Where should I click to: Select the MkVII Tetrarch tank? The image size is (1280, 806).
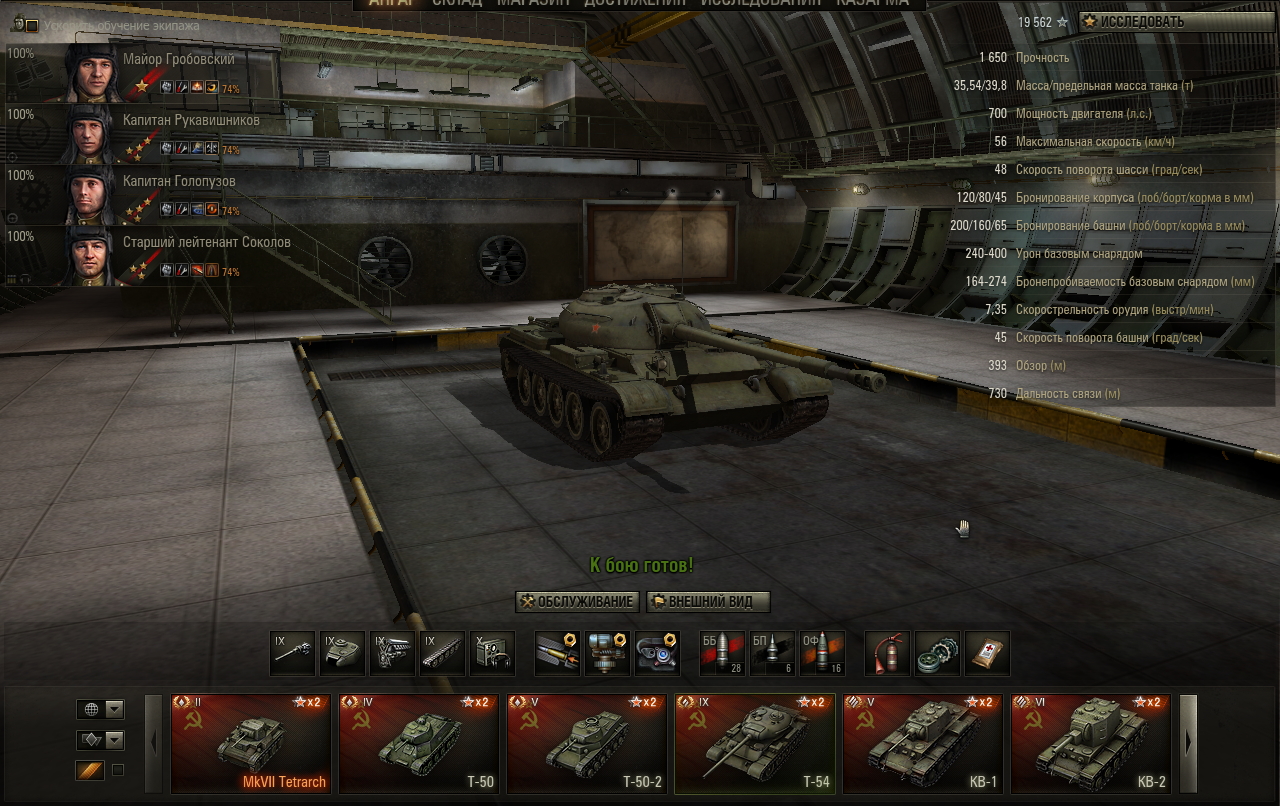point(251,743)
